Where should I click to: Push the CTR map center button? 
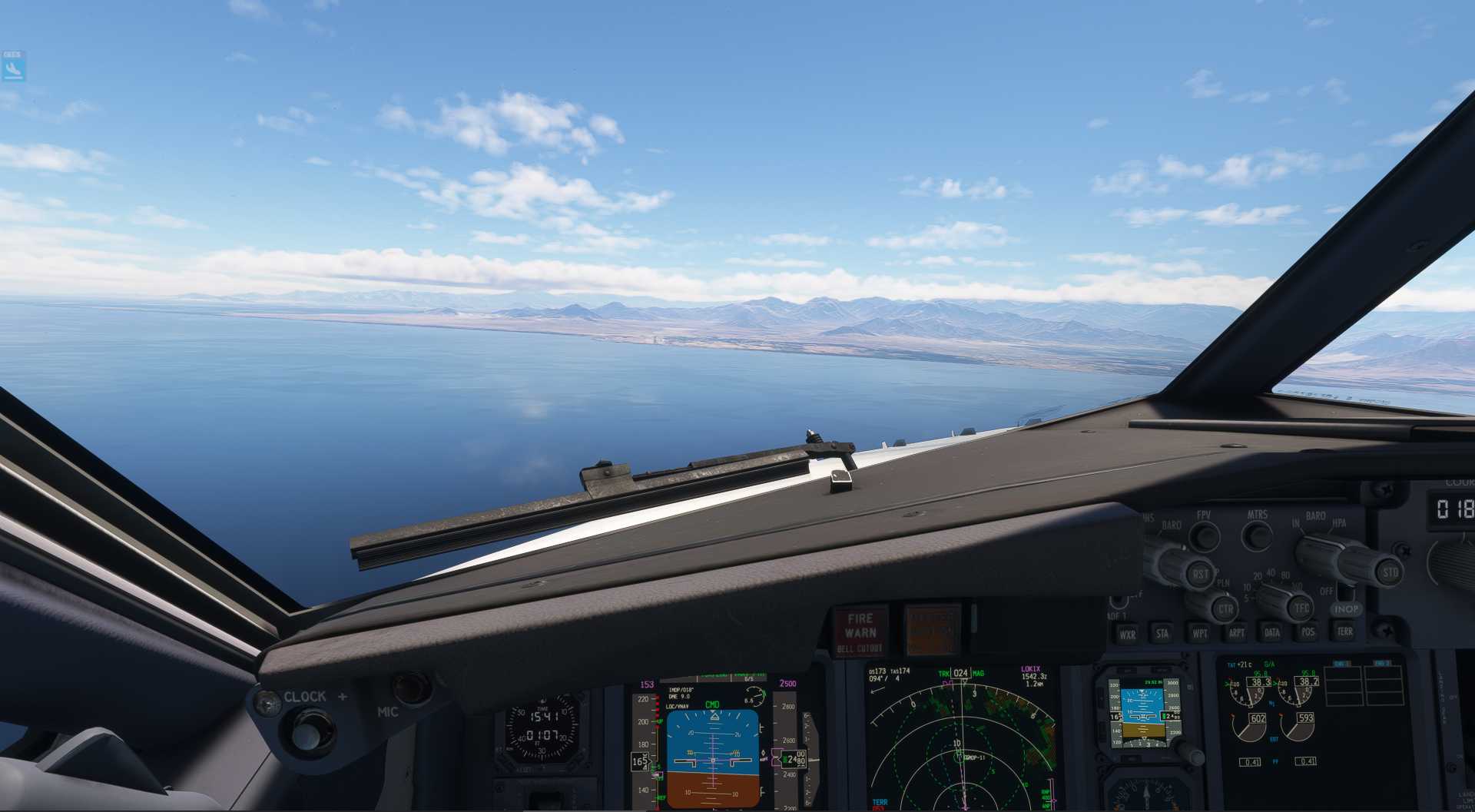pyautogui.click(x=1225, y=608)
